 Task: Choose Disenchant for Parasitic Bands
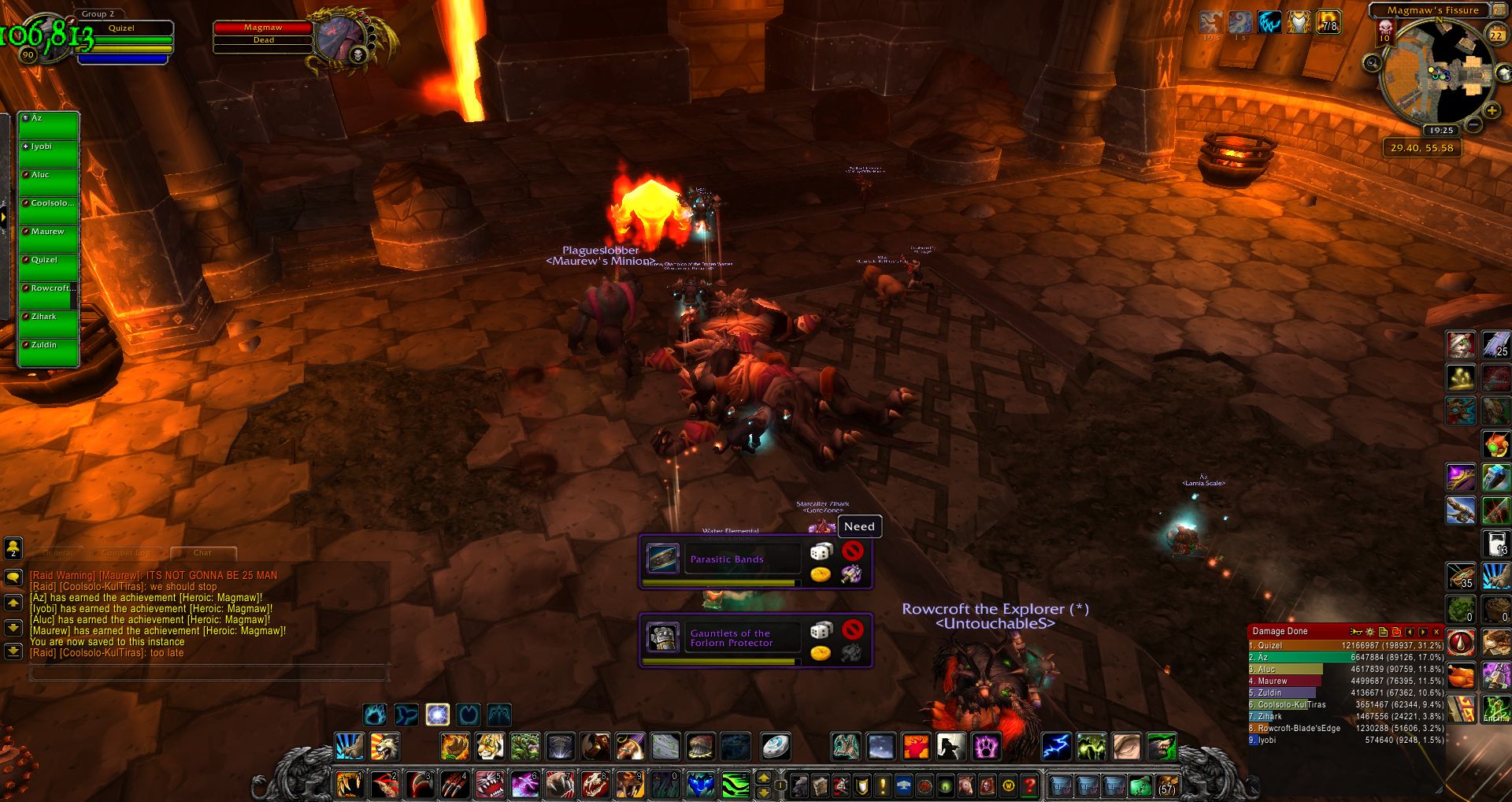pos(851,574)
